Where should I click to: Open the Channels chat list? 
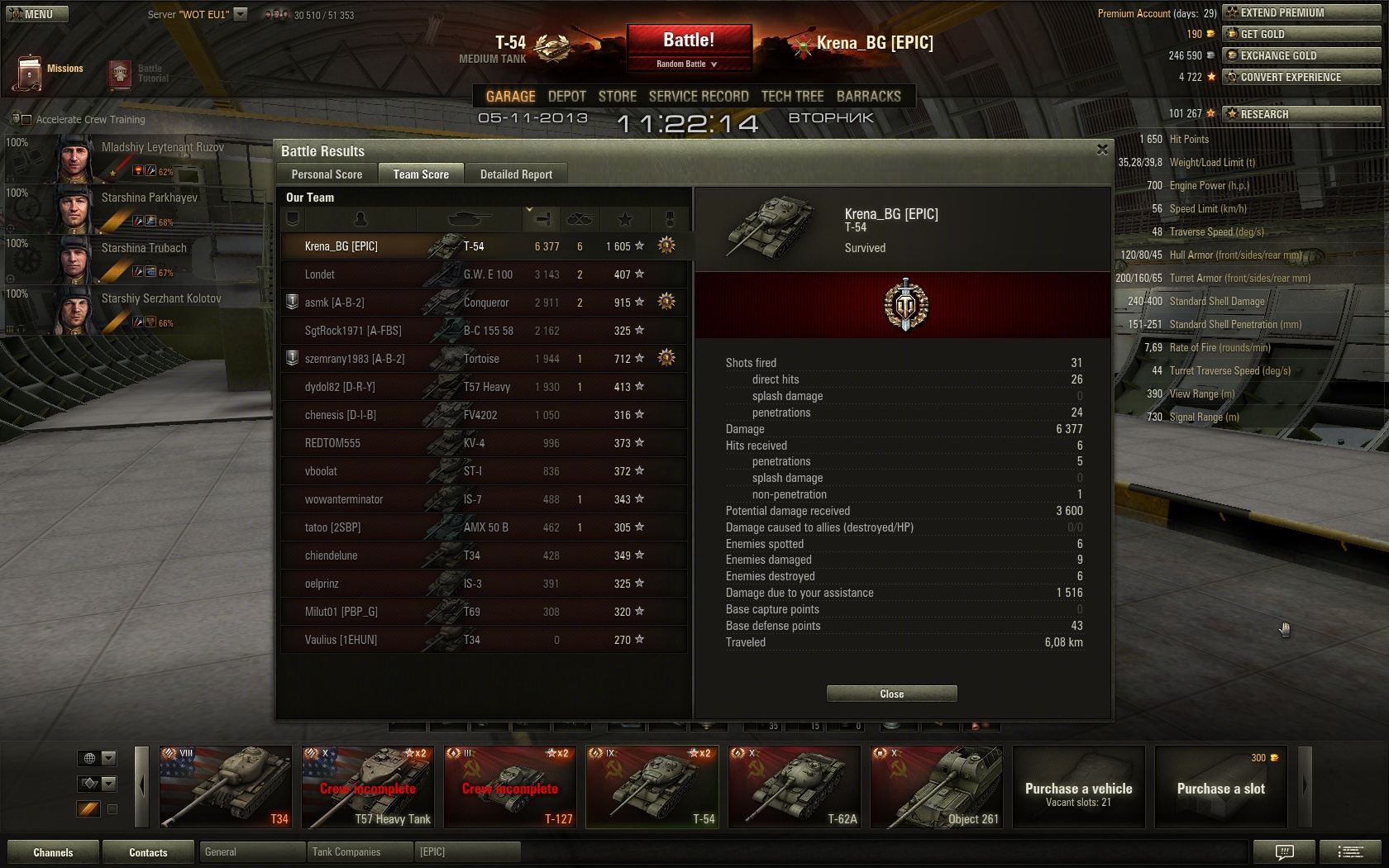[x=53, y=852]
